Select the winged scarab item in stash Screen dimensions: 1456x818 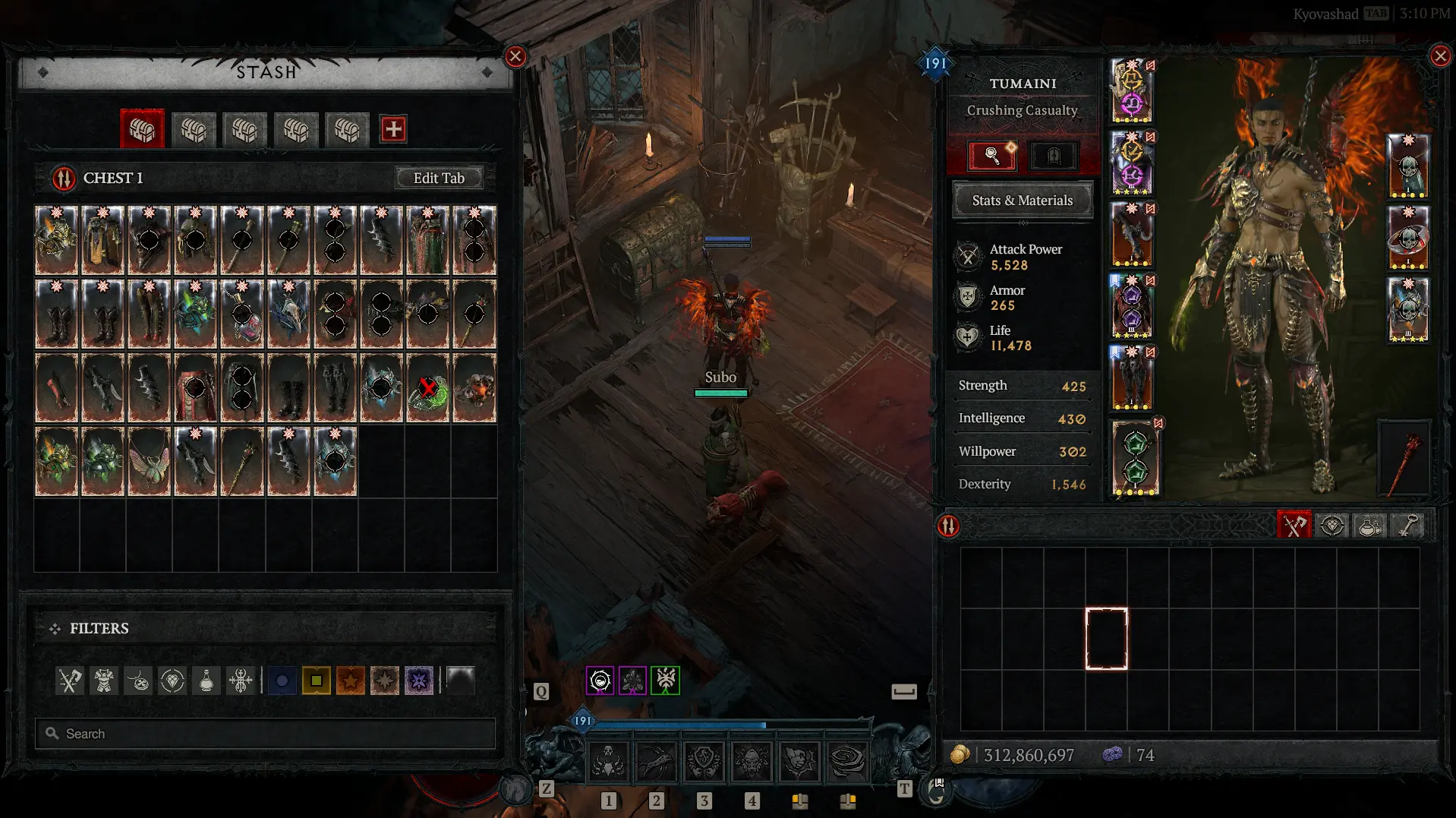149,461
